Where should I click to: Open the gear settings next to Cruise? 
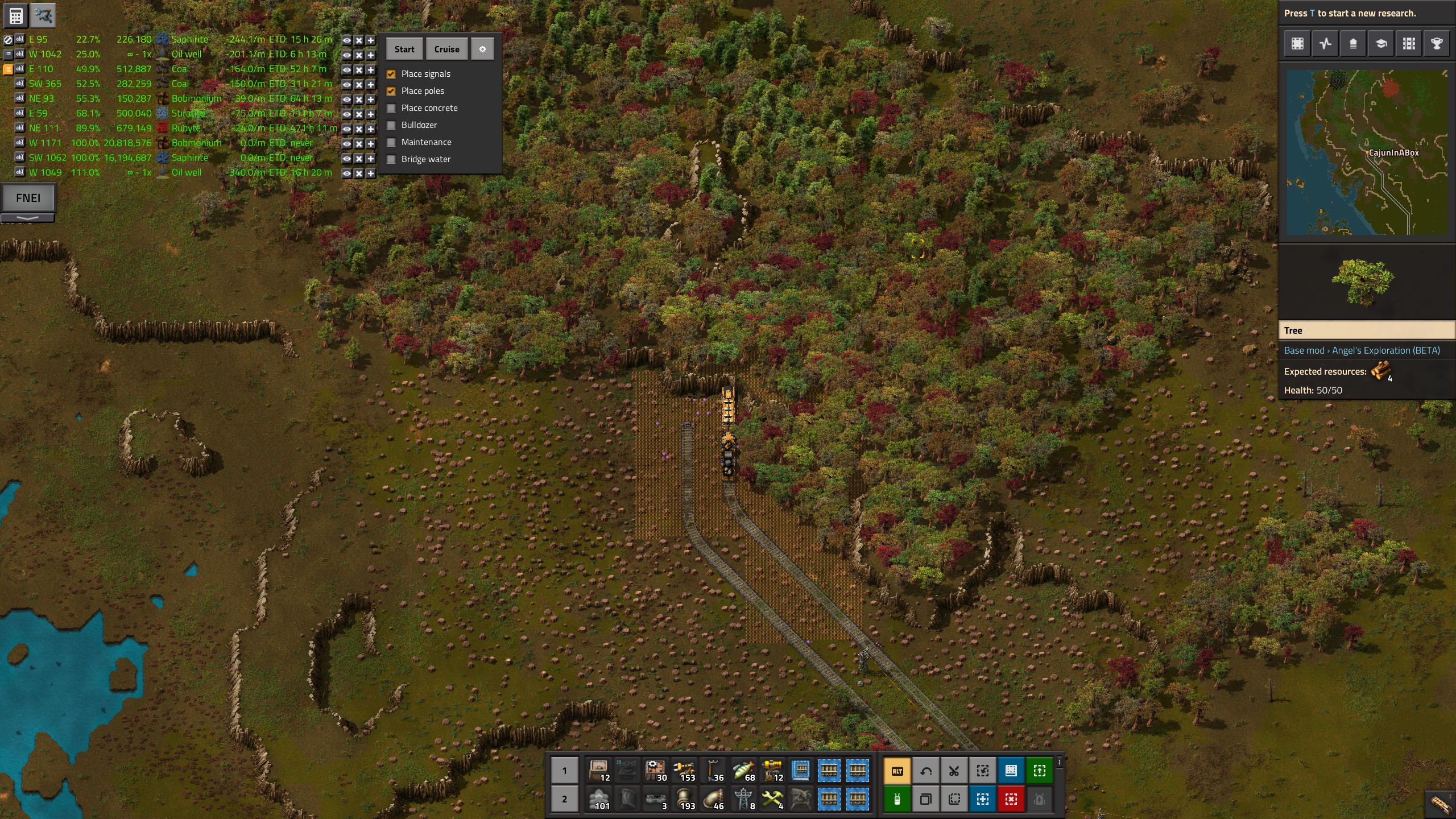click(x=482, y=49)
